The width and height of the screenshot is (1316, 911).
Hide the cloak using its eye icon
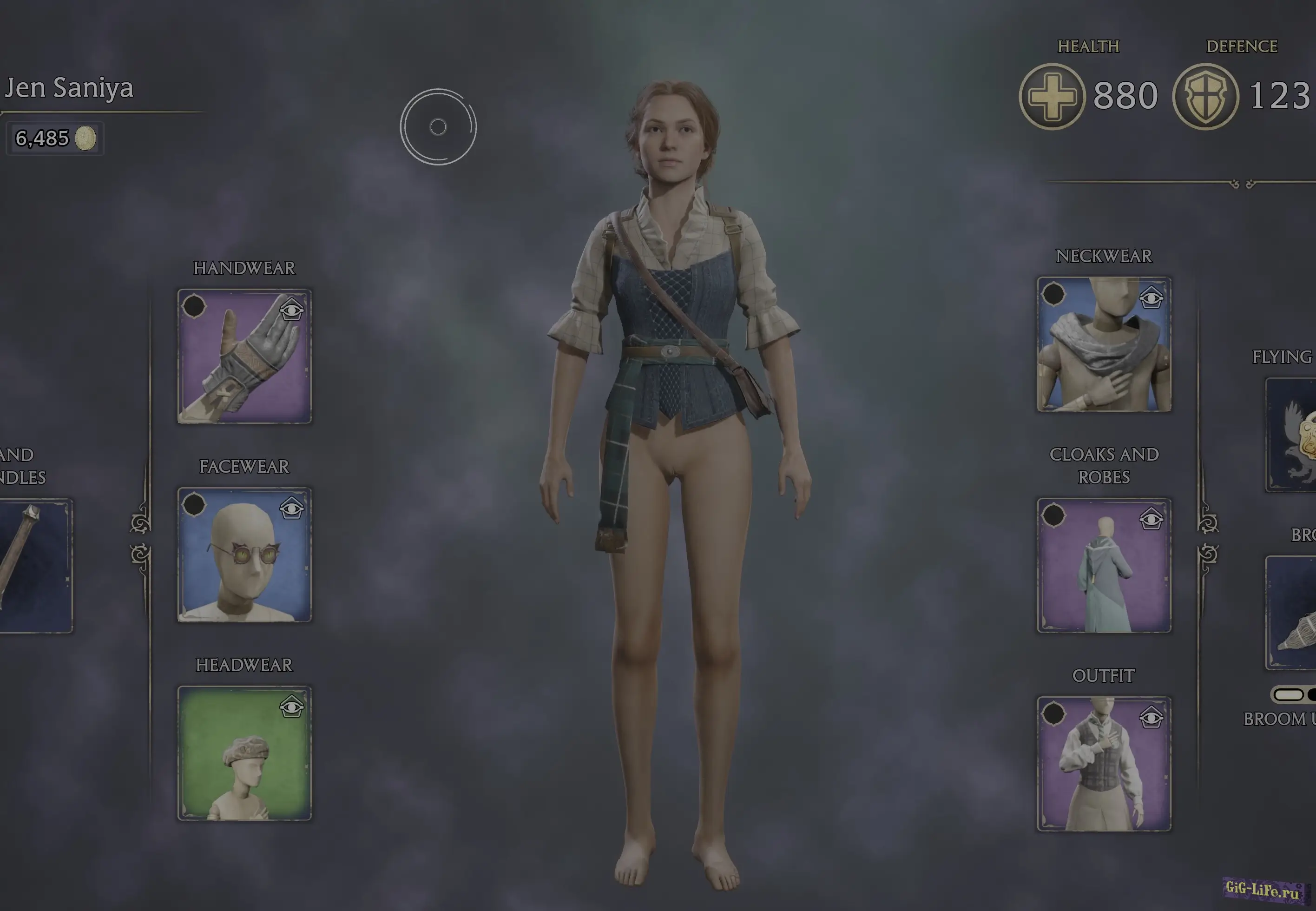point(1151,519)
